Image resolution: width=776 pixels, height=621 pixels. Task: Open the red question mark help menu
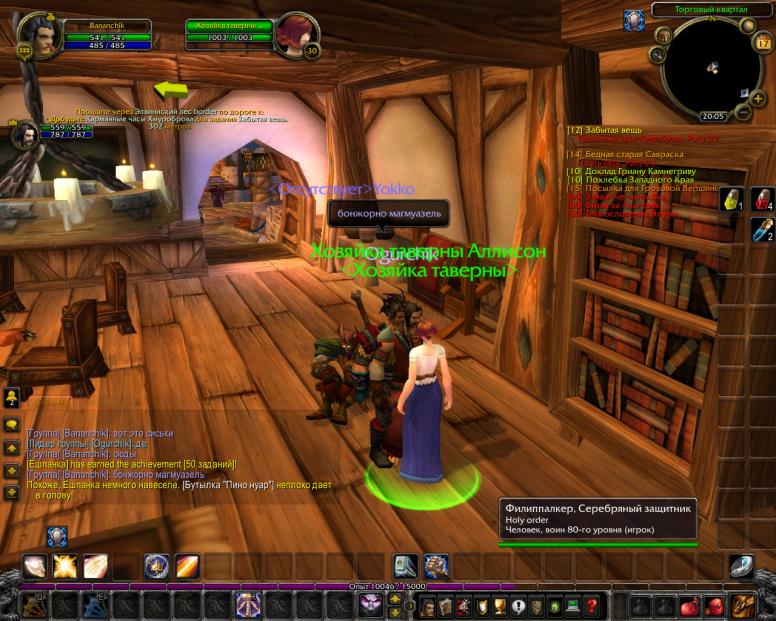[592, 605]
